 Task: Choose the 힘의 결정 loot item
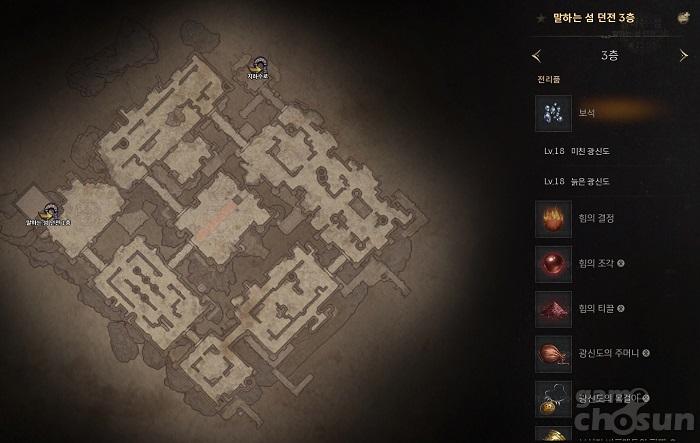tap(553, 219)
